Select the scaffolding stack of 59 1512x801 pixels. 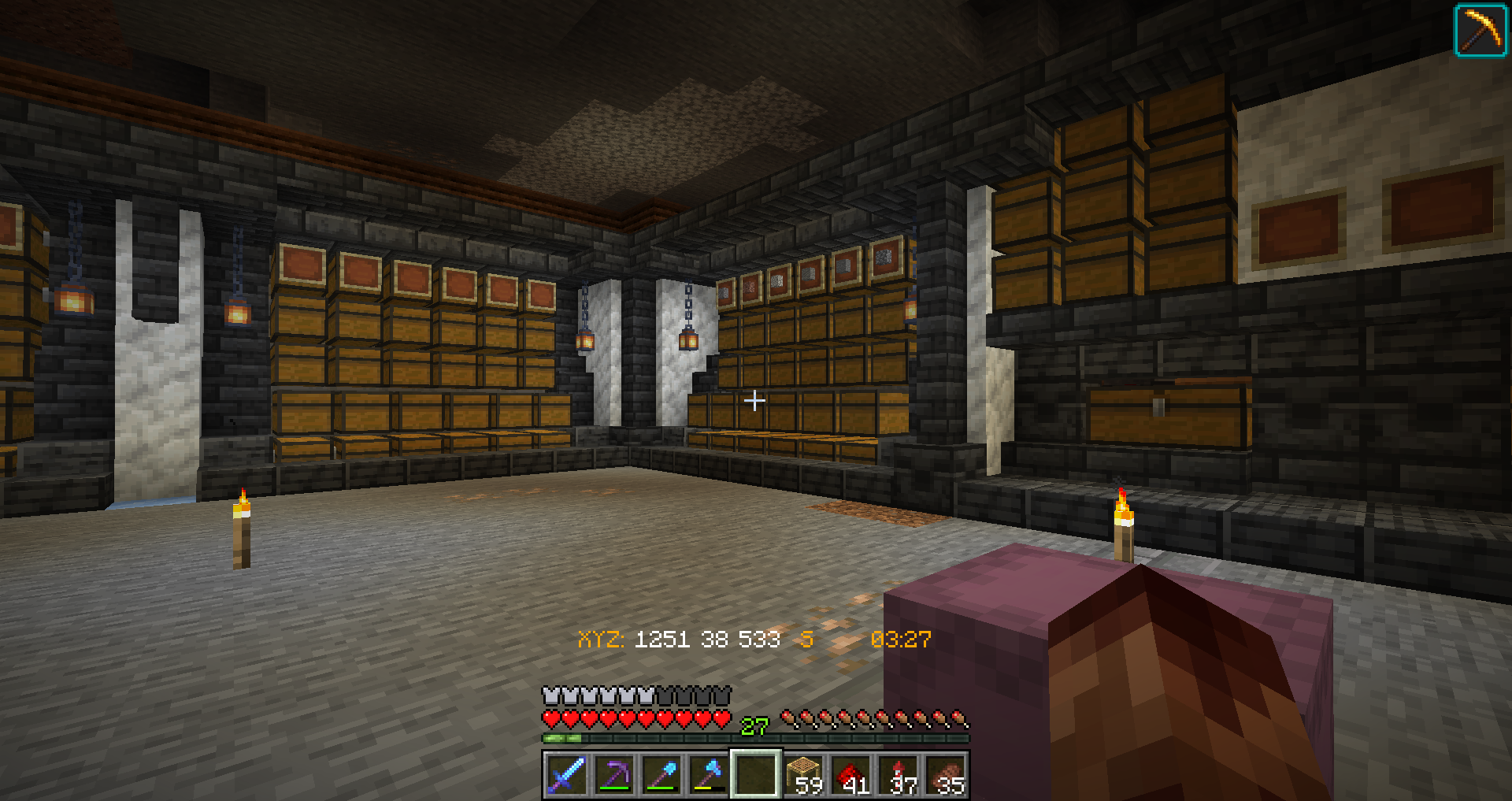pyautogui.click(x=804, y=774)
